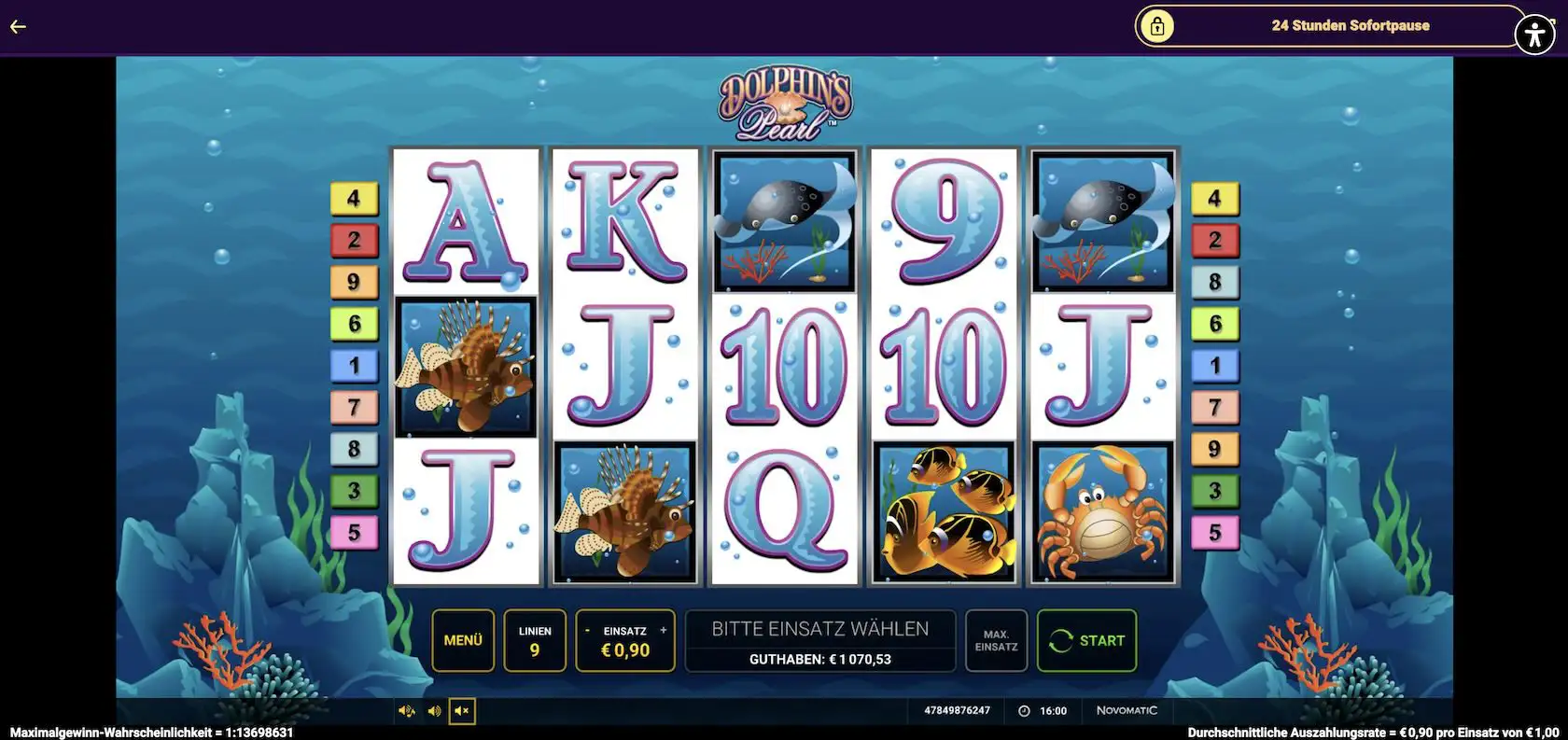
Task: Select line number 1 on the left
Action: tap(353, 365)
